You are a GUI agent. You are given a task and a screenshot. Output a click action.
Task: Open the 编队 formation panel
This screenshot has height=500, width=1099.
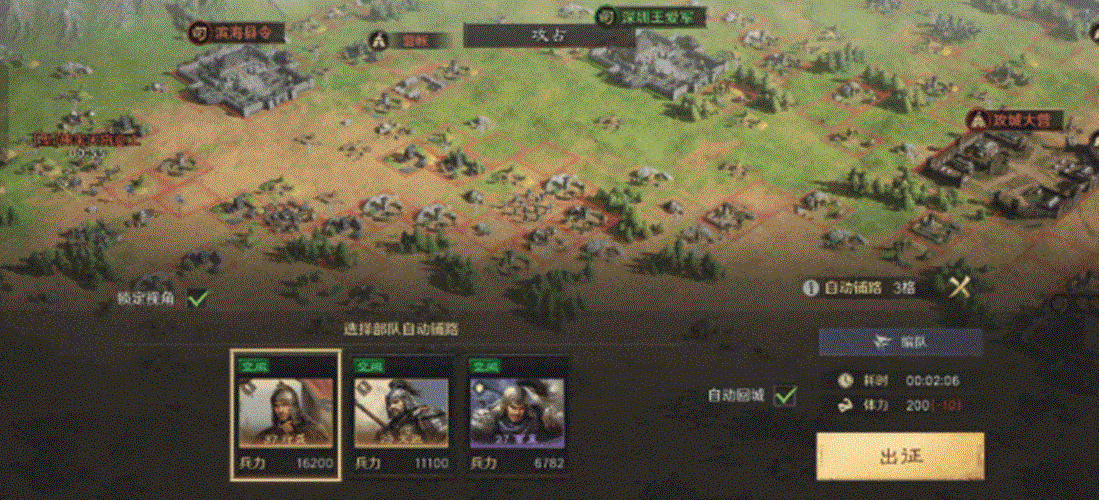[x=900, y=342]
